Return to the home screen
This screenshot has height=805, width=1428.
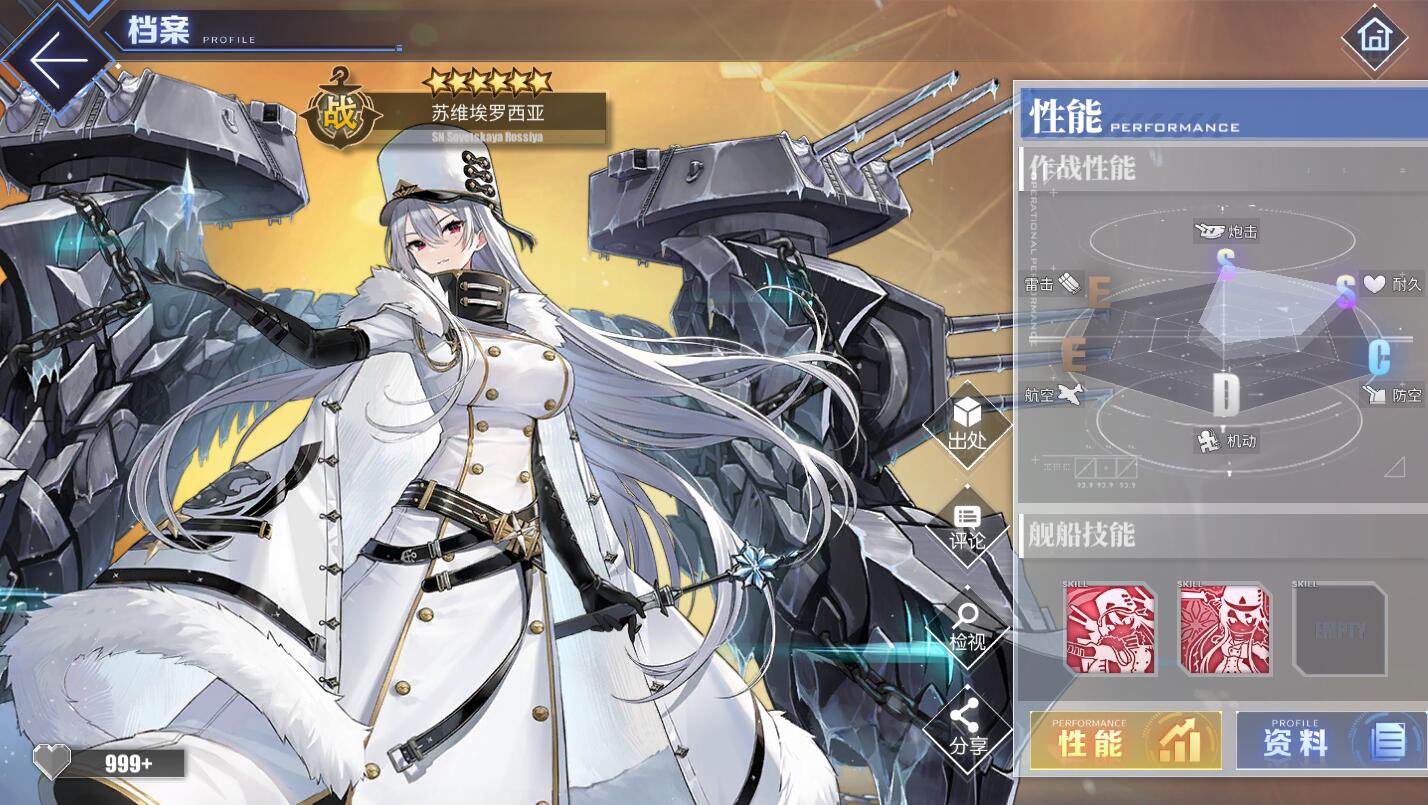point(1375,38)
